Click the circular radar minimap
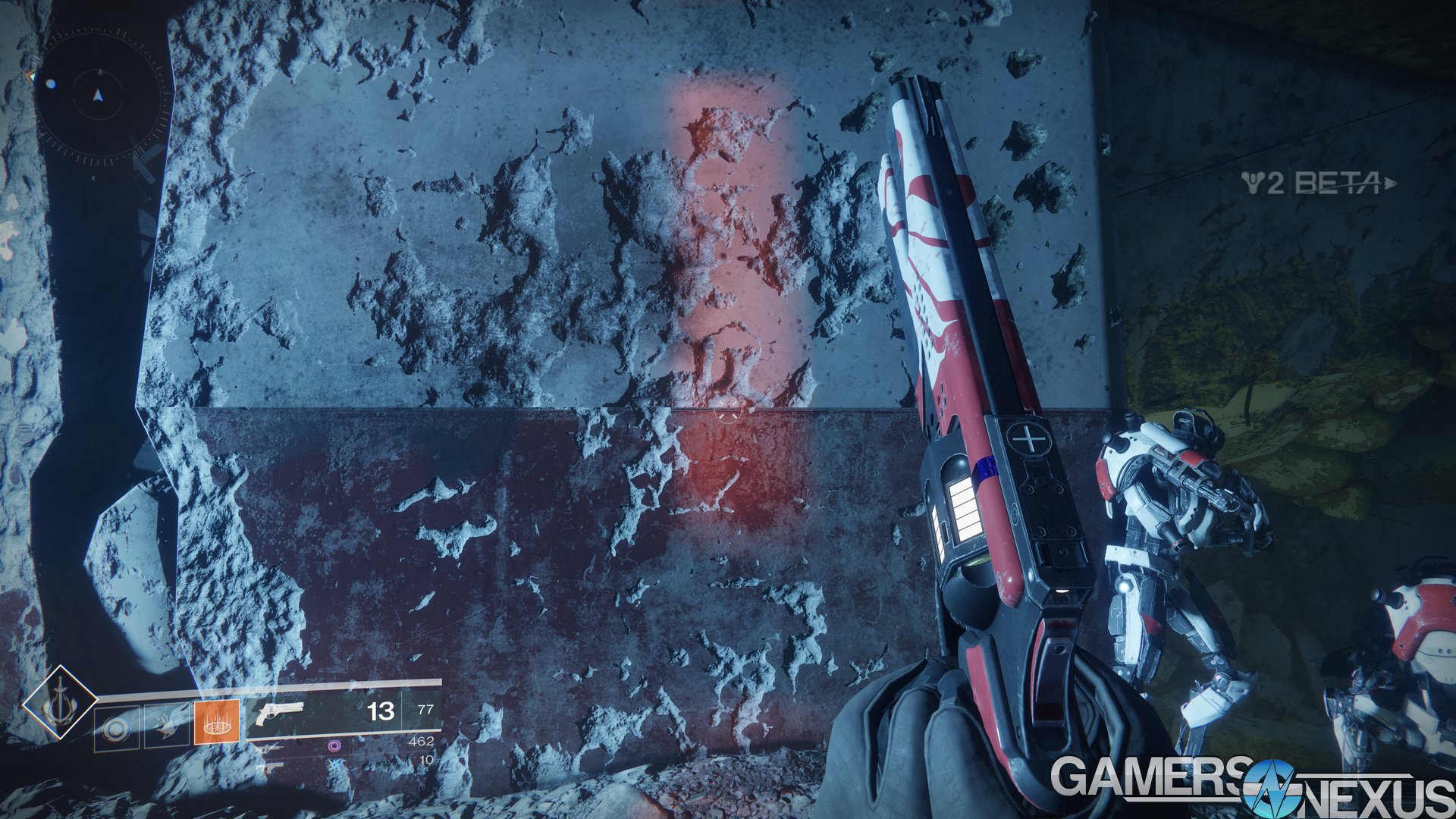This screenshot has height=819, width=1456. click(98, 96)
